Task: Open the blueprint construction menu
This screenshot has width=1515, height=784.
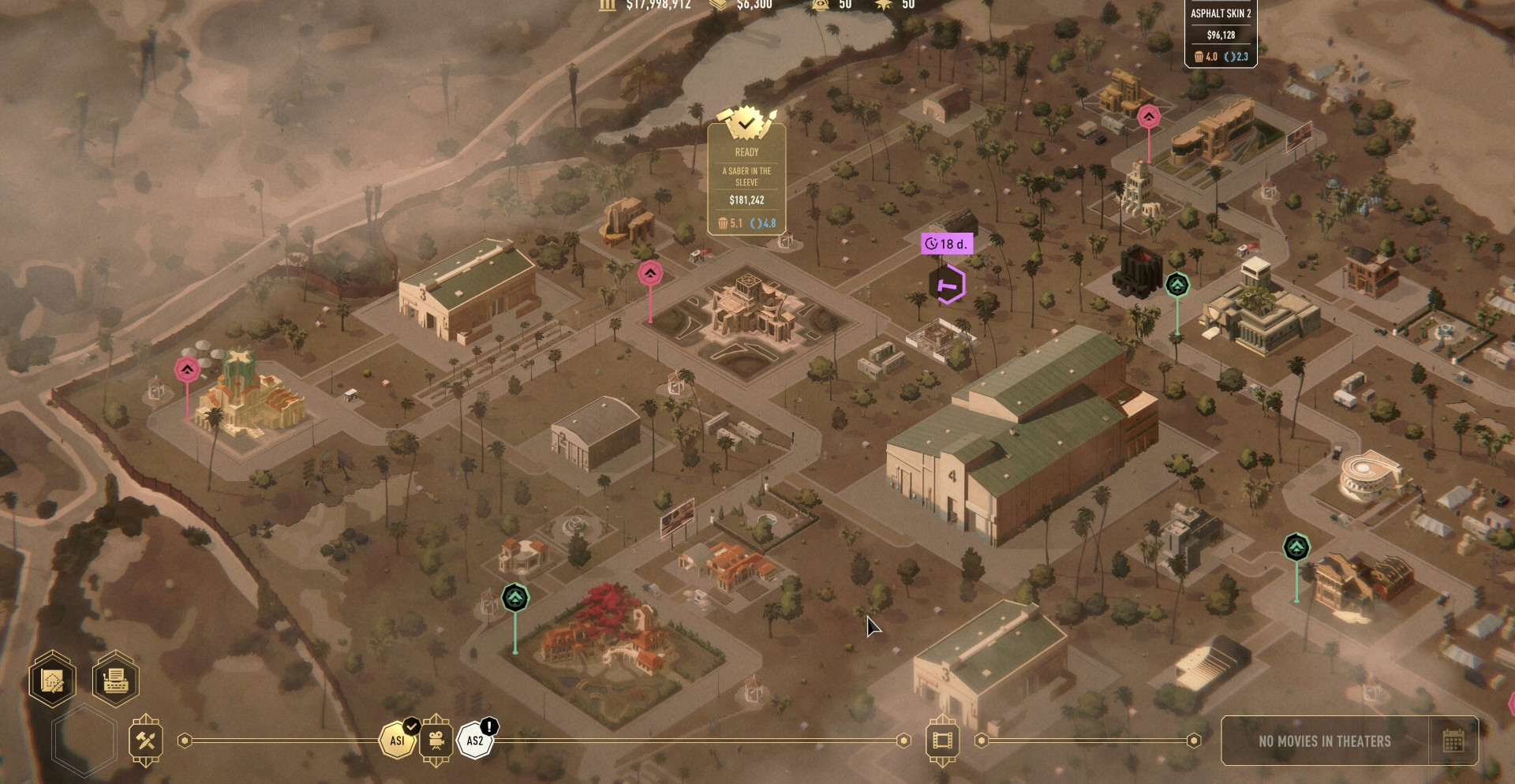Action: click(x=52, y=679)
